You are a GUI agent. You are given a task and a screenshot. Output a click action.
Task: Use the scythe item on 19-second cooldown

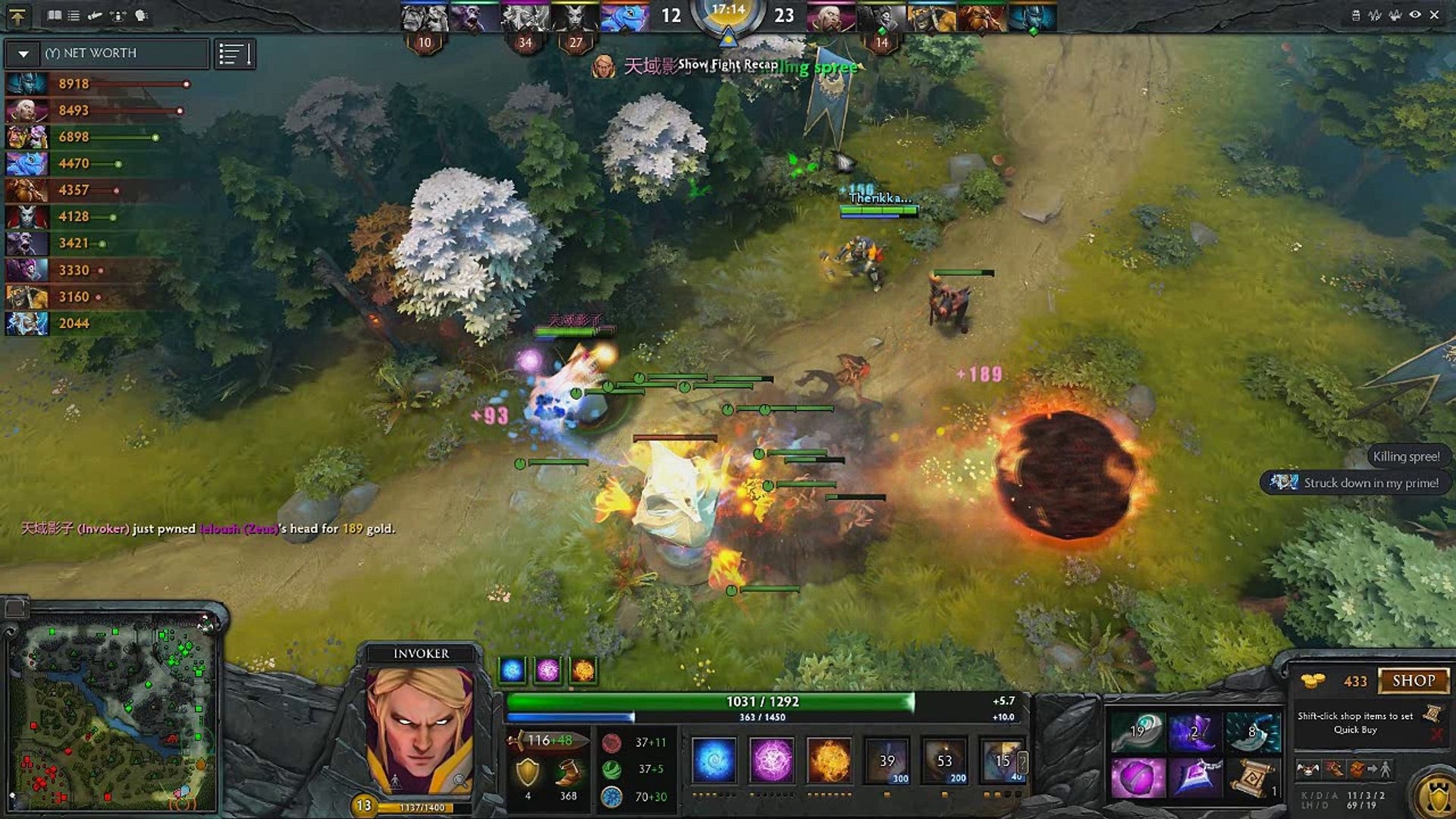(x=1137, y=731)
